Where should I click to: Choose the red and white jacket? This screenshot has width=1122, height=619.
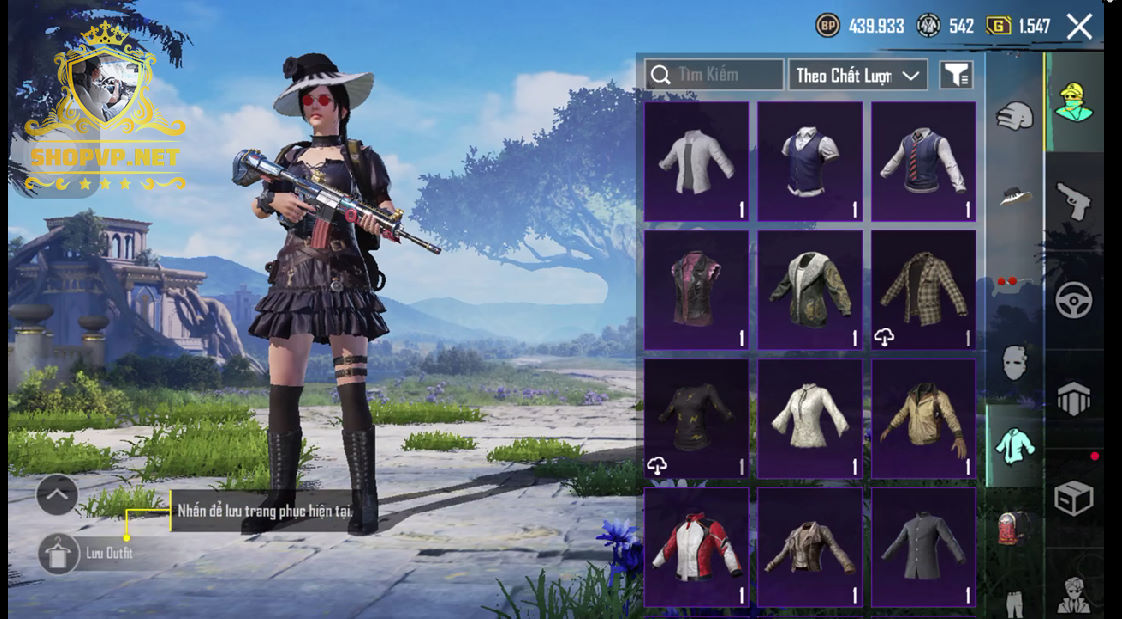click(x=696, y=546)
